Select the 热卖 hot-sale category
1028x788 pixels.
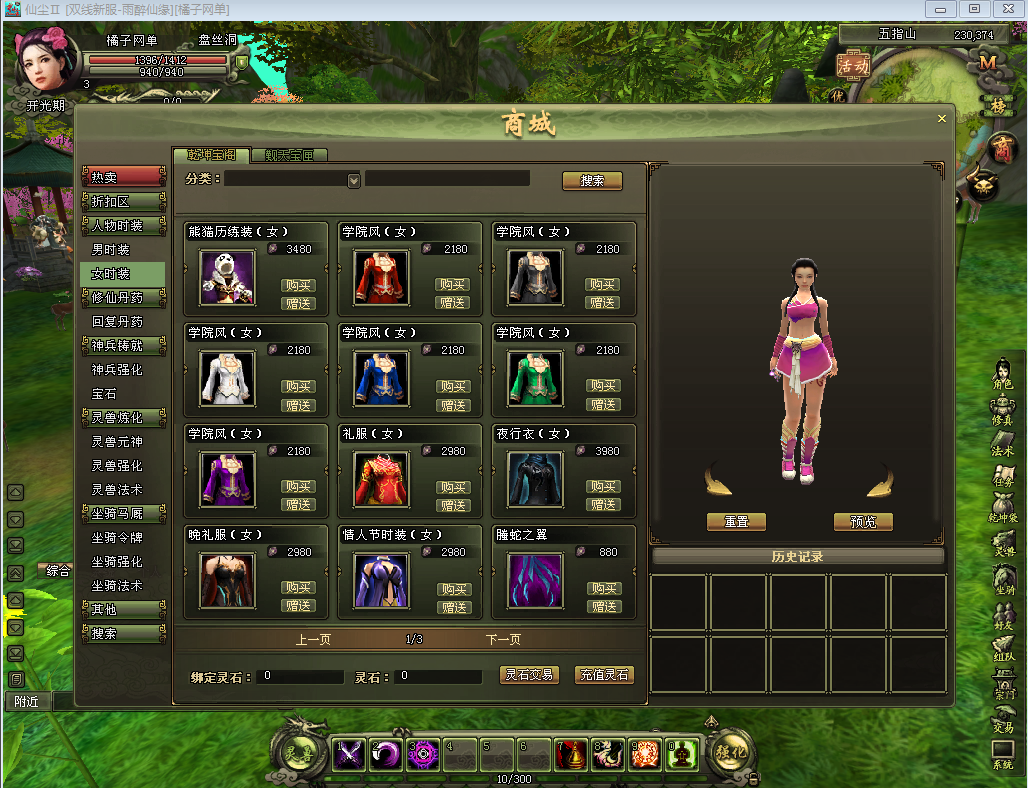[122, 177]
